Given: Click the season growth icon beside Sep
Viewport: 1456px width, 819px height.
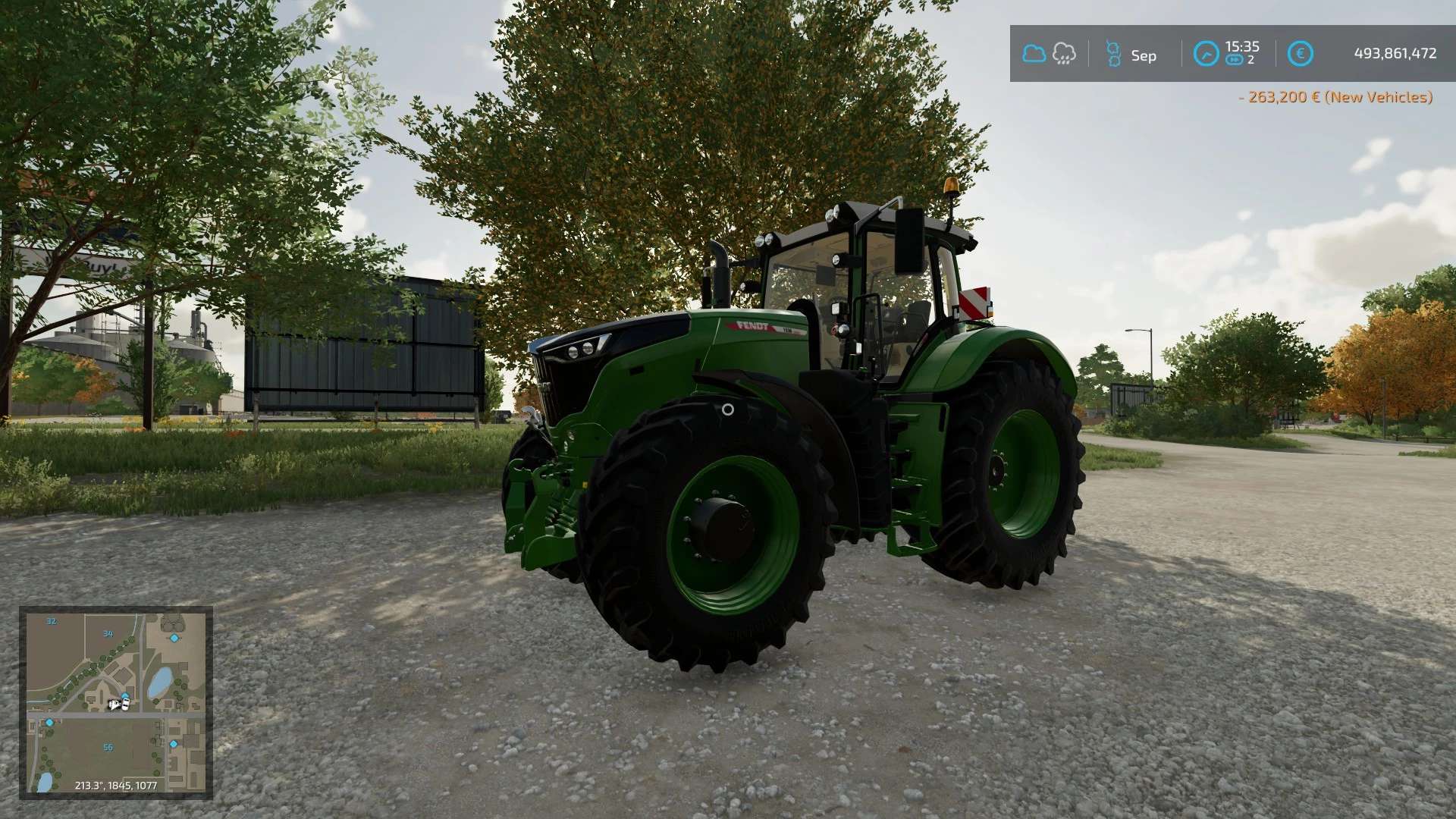Looking at the screenshot, I should pos(1112,55).
